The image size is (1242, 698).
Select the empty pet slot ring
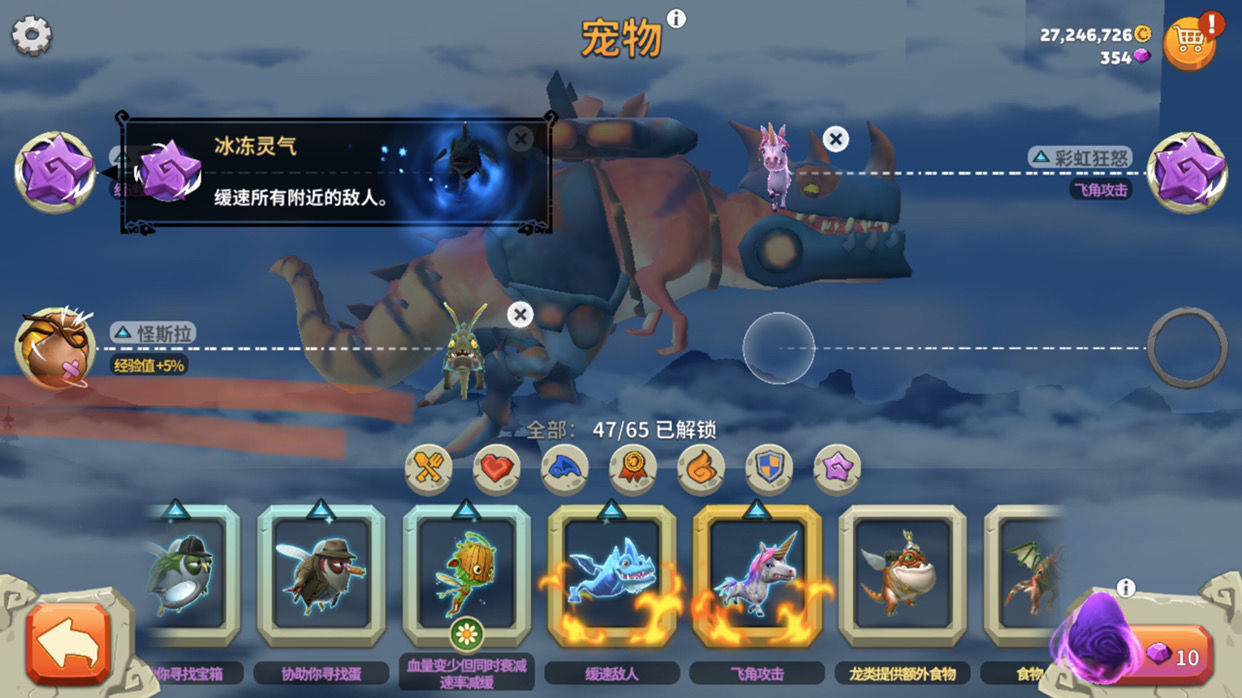click(x=1187, y=348)
